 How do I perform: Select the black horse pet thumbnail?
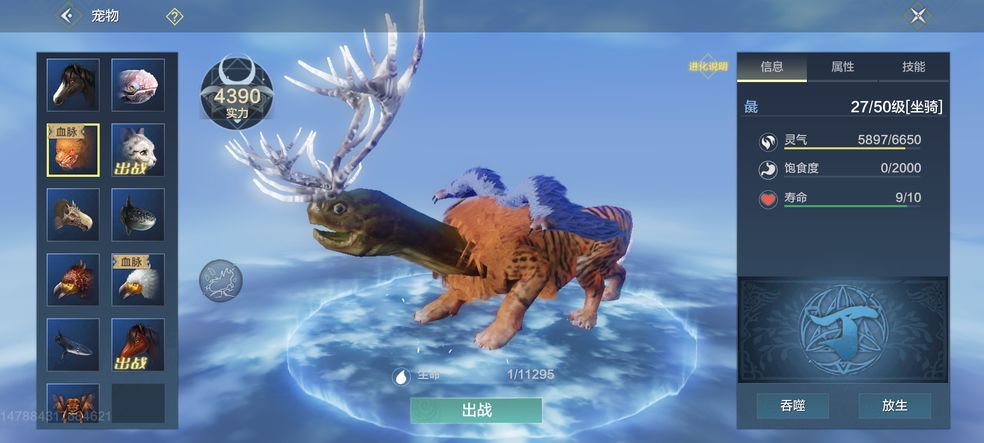point(73,84)
